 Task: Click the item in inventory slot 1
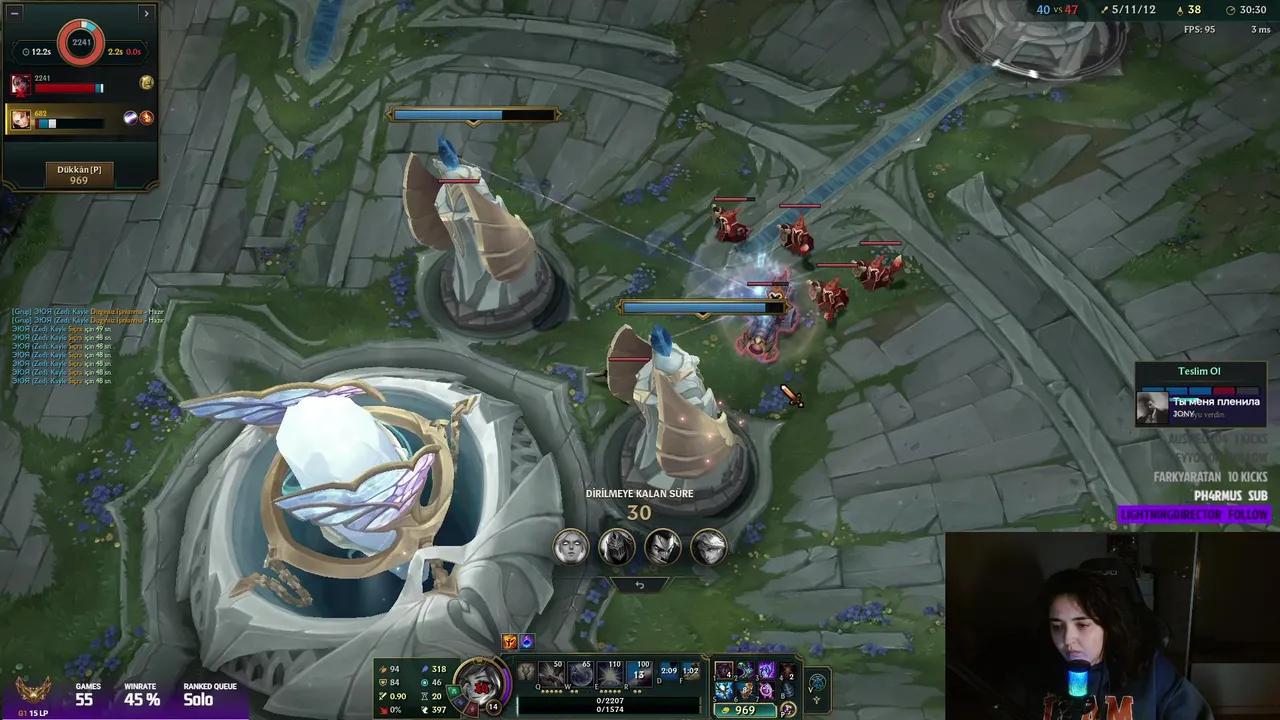click(x=724, y=670)
